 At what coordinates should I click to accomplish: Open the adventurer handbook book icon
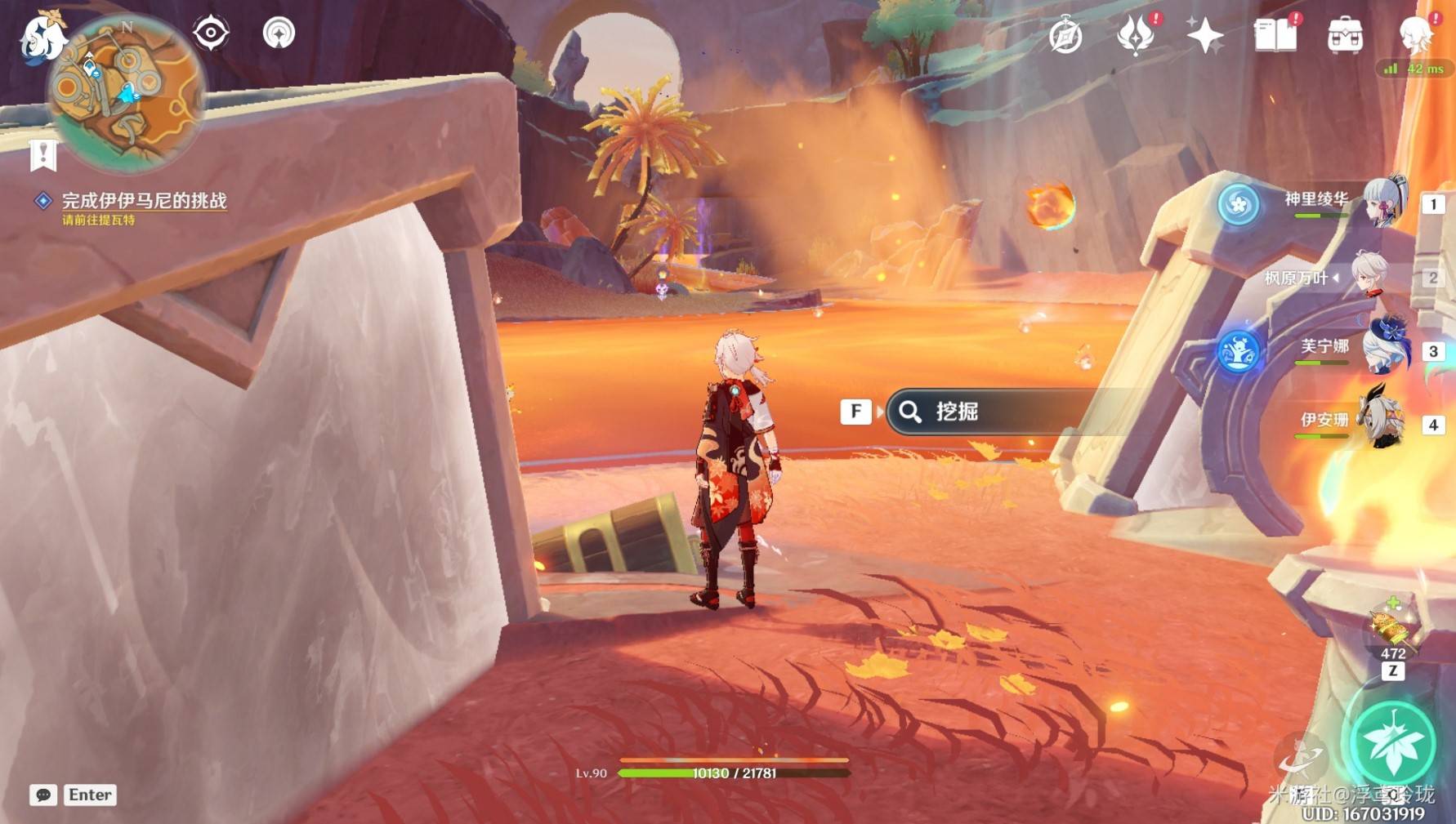(1275, 36)
